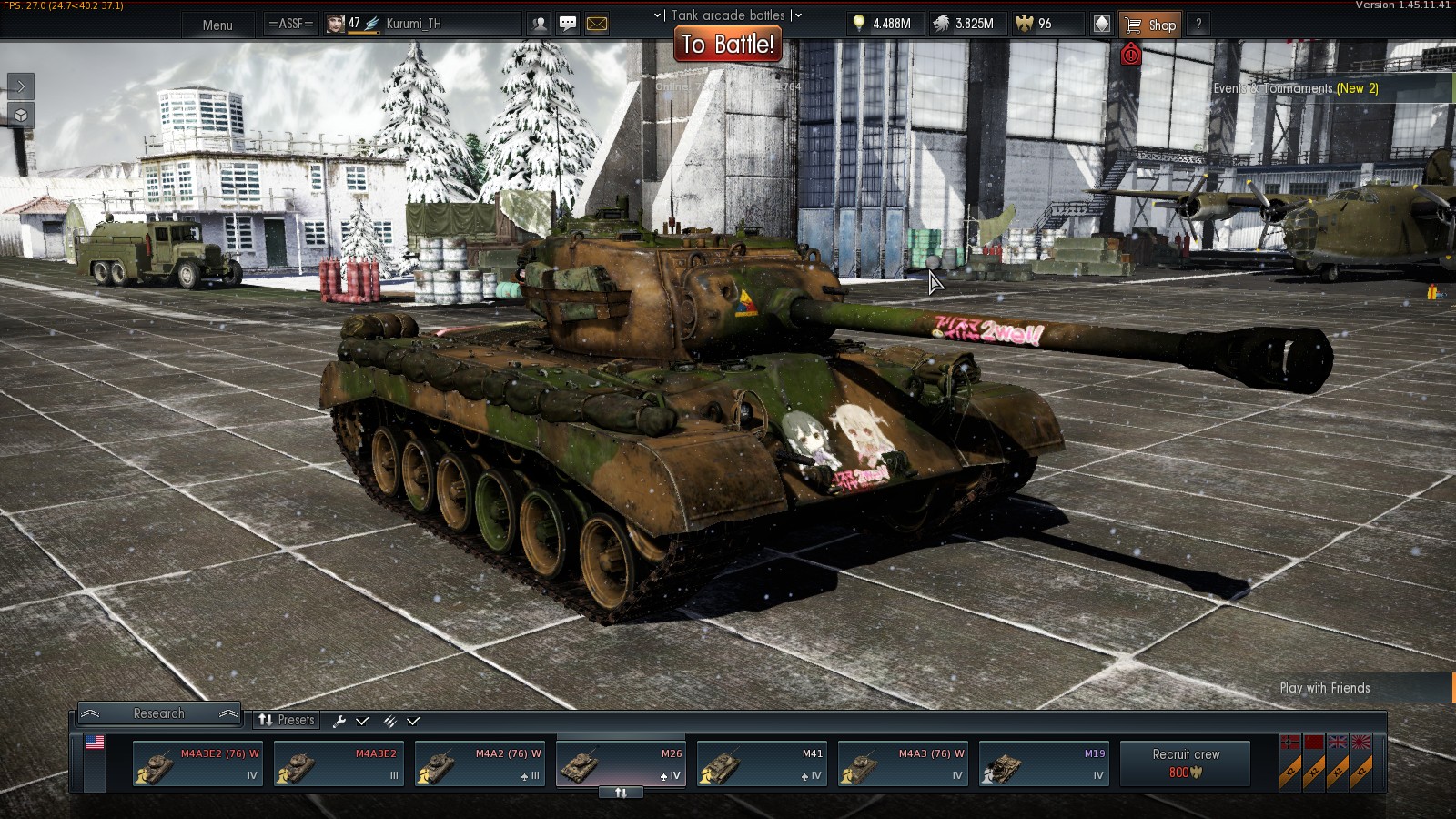Select the M41 tank slot
The width and height of the screenshot is (1456, 819).
(762, 763)
